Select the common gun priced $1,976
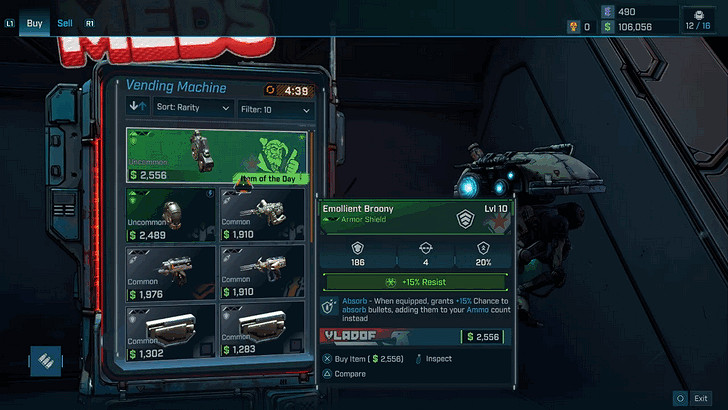 pyautogui.click(x=171, y=271)
